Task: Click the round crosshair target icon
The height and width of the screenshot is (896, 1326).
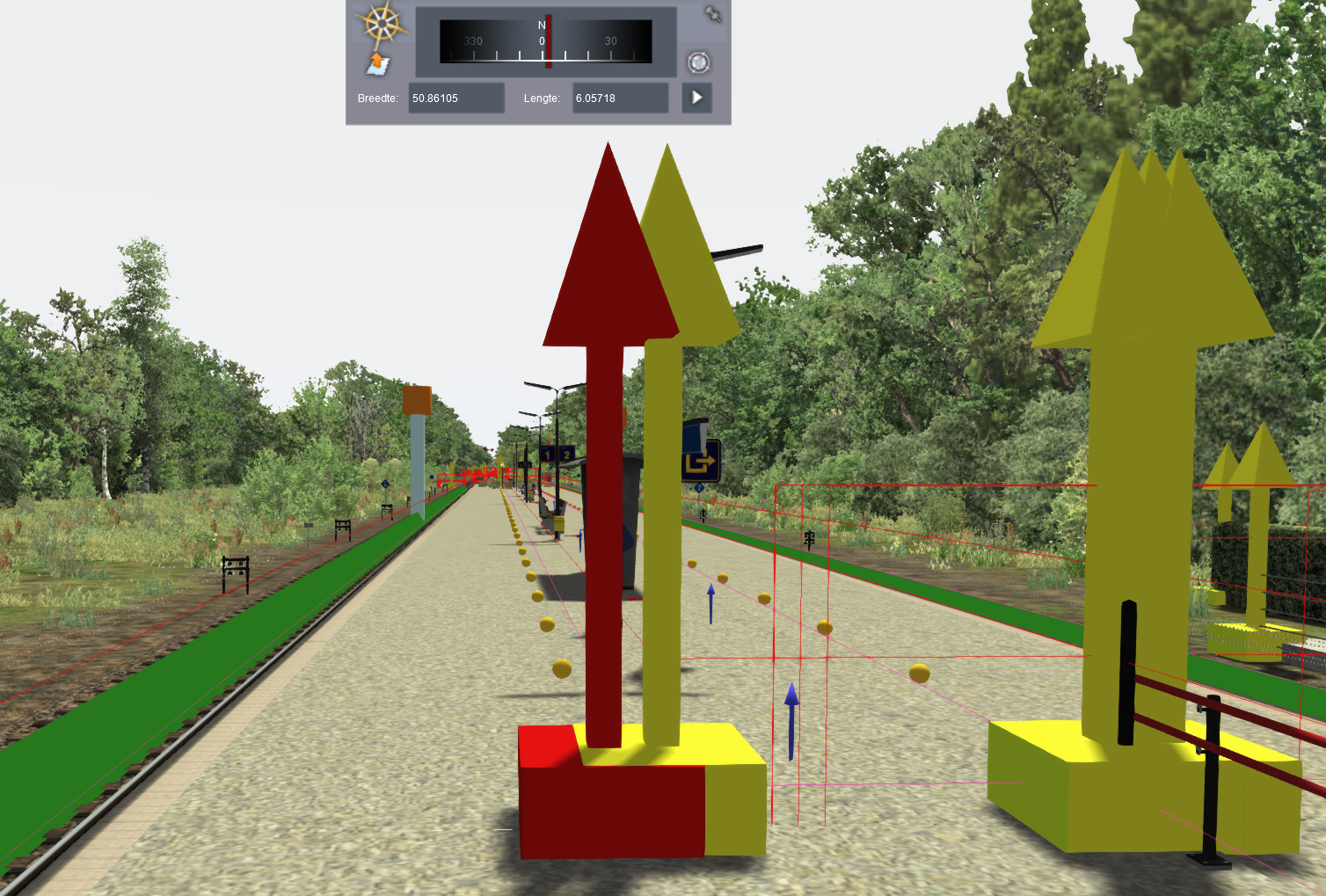Action: 698,62
